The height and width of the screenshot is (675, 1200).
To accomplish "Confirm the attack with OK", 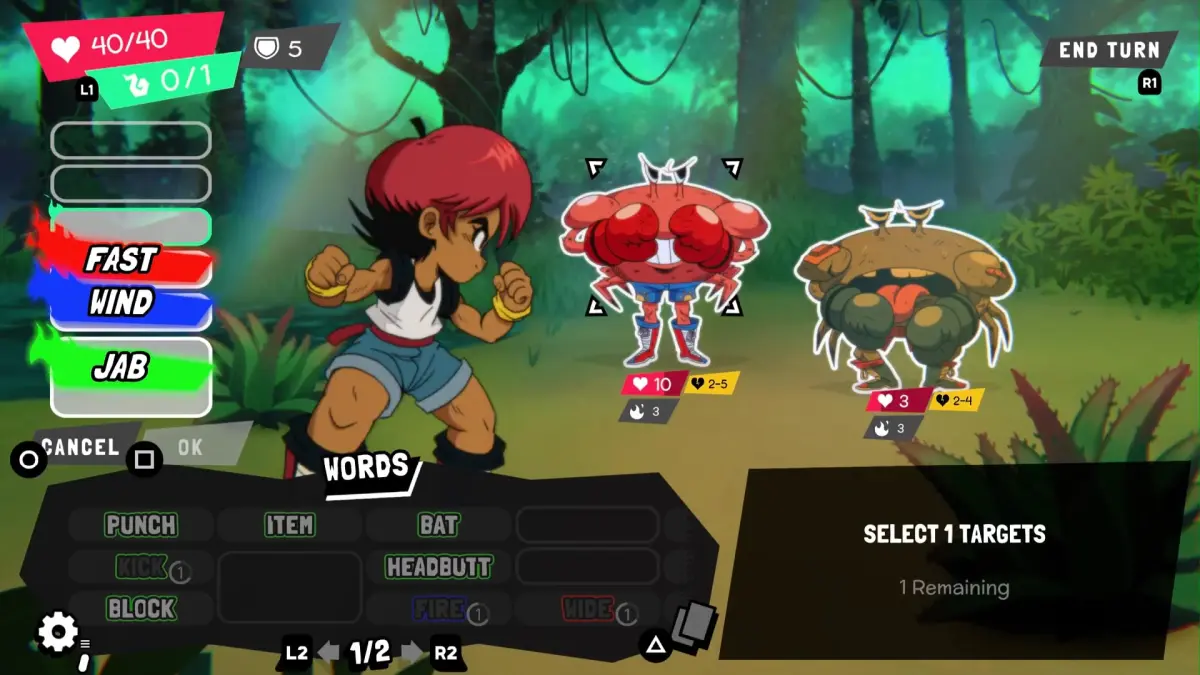I will 189,447.
